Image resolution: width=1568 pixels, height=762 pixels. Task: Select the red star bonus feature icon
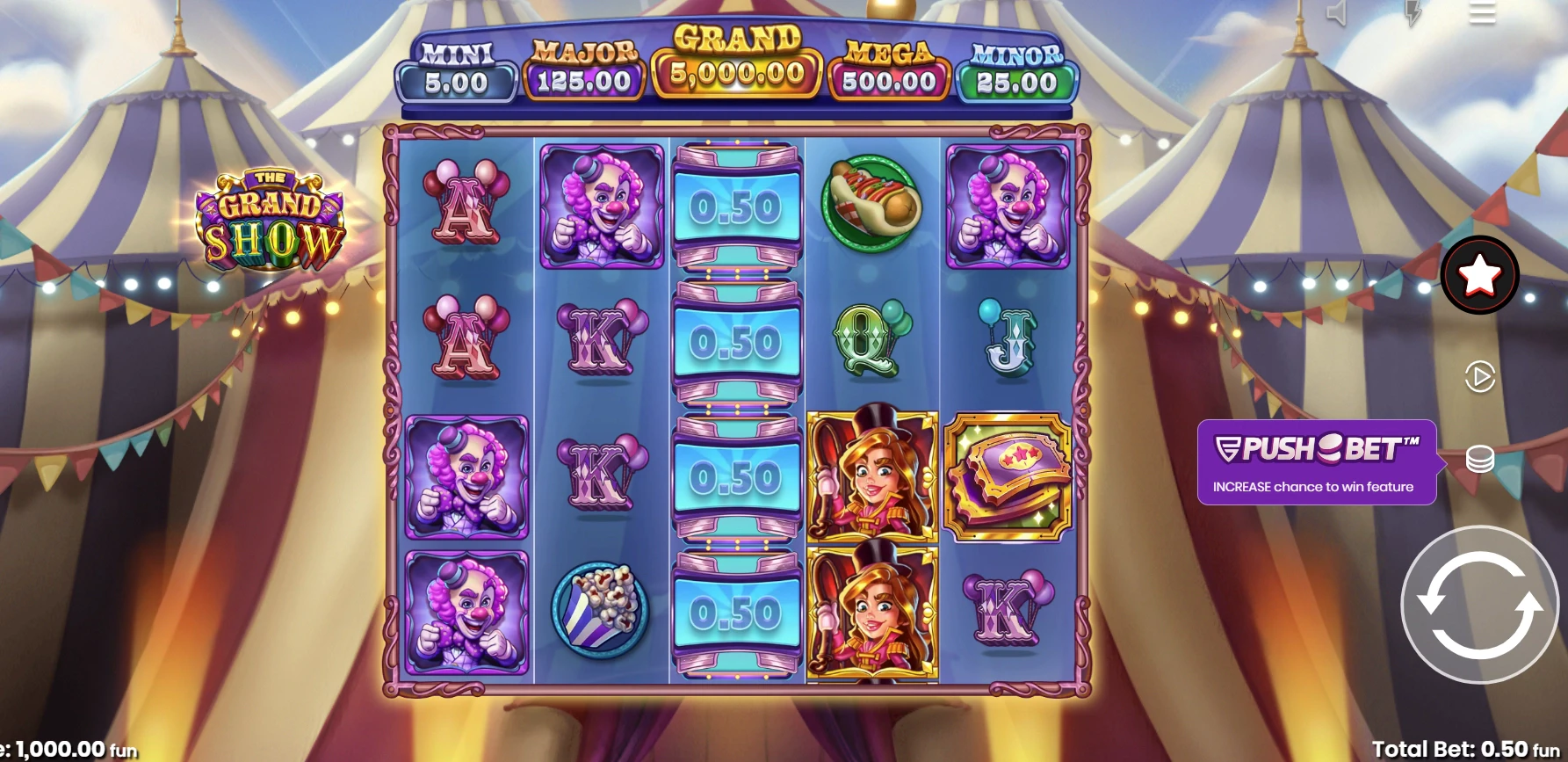pyautogui.click(x=1481, y=276)
